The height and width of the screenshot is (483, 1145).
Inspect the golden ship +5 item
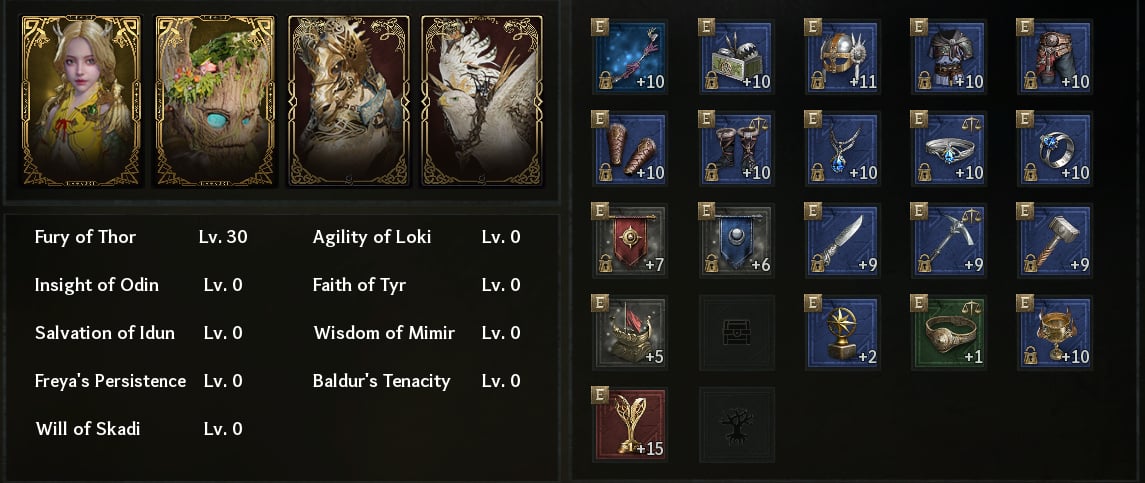[x=630, y=332]
